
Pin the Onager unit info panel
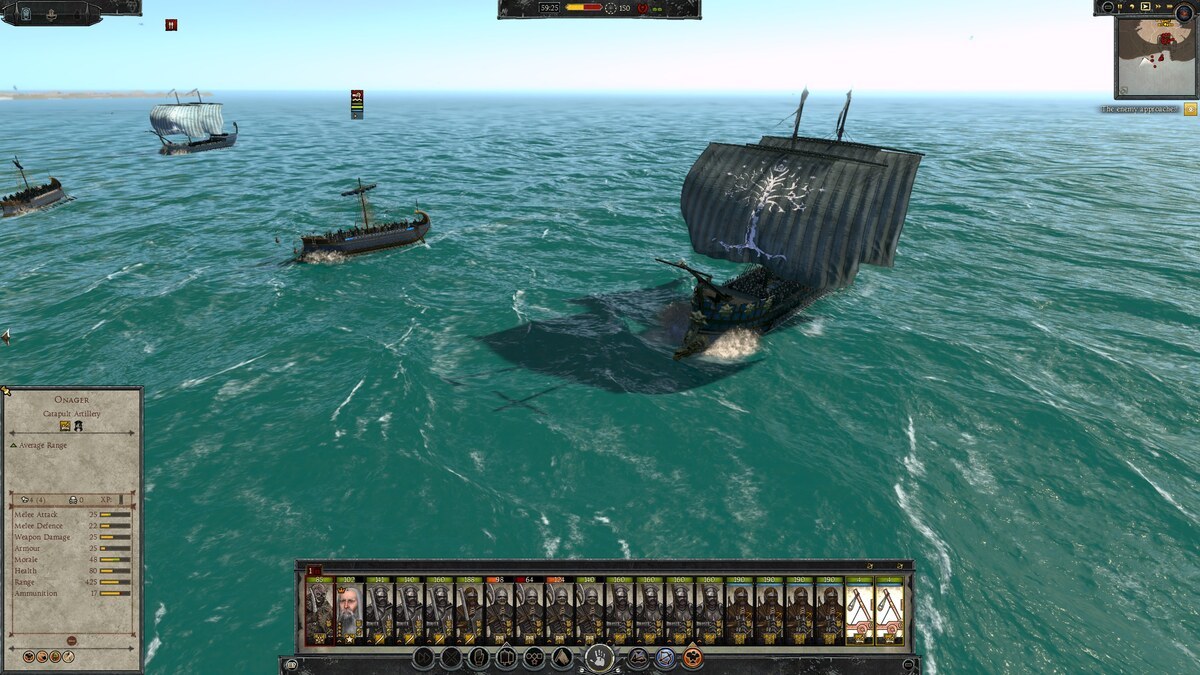4,391
